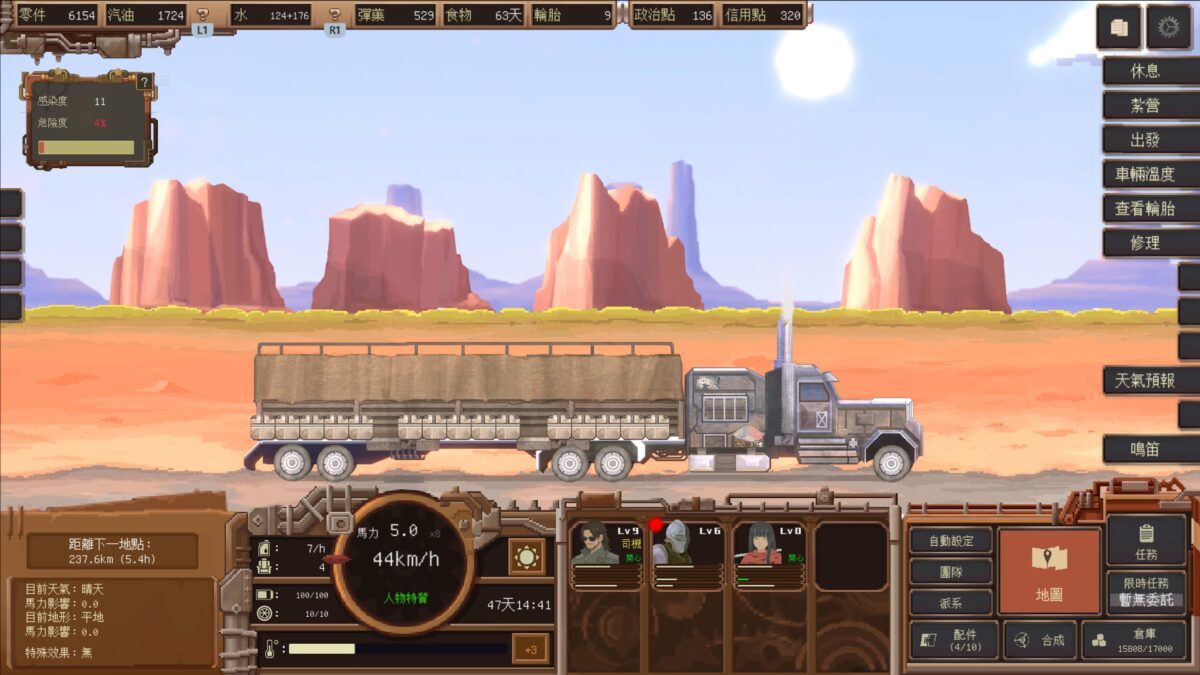The image size is (1200, 675).
Task: Select 查看輪胎 to inspect tires
Action: pyautogui.click(x=1145, y=208)
